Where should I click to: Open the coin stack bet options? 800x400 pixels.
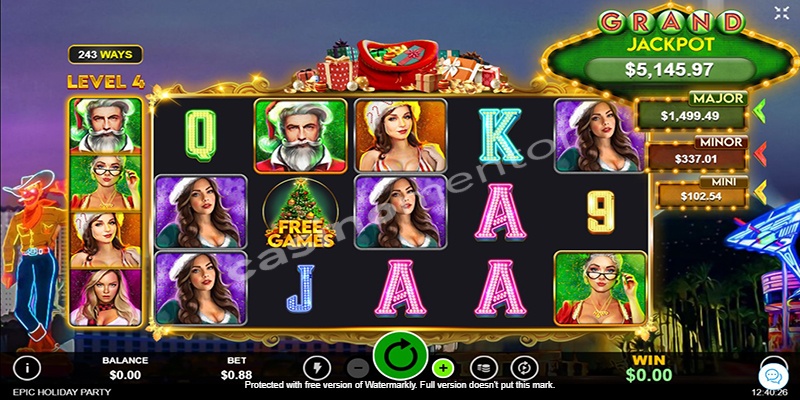[483, 368]
